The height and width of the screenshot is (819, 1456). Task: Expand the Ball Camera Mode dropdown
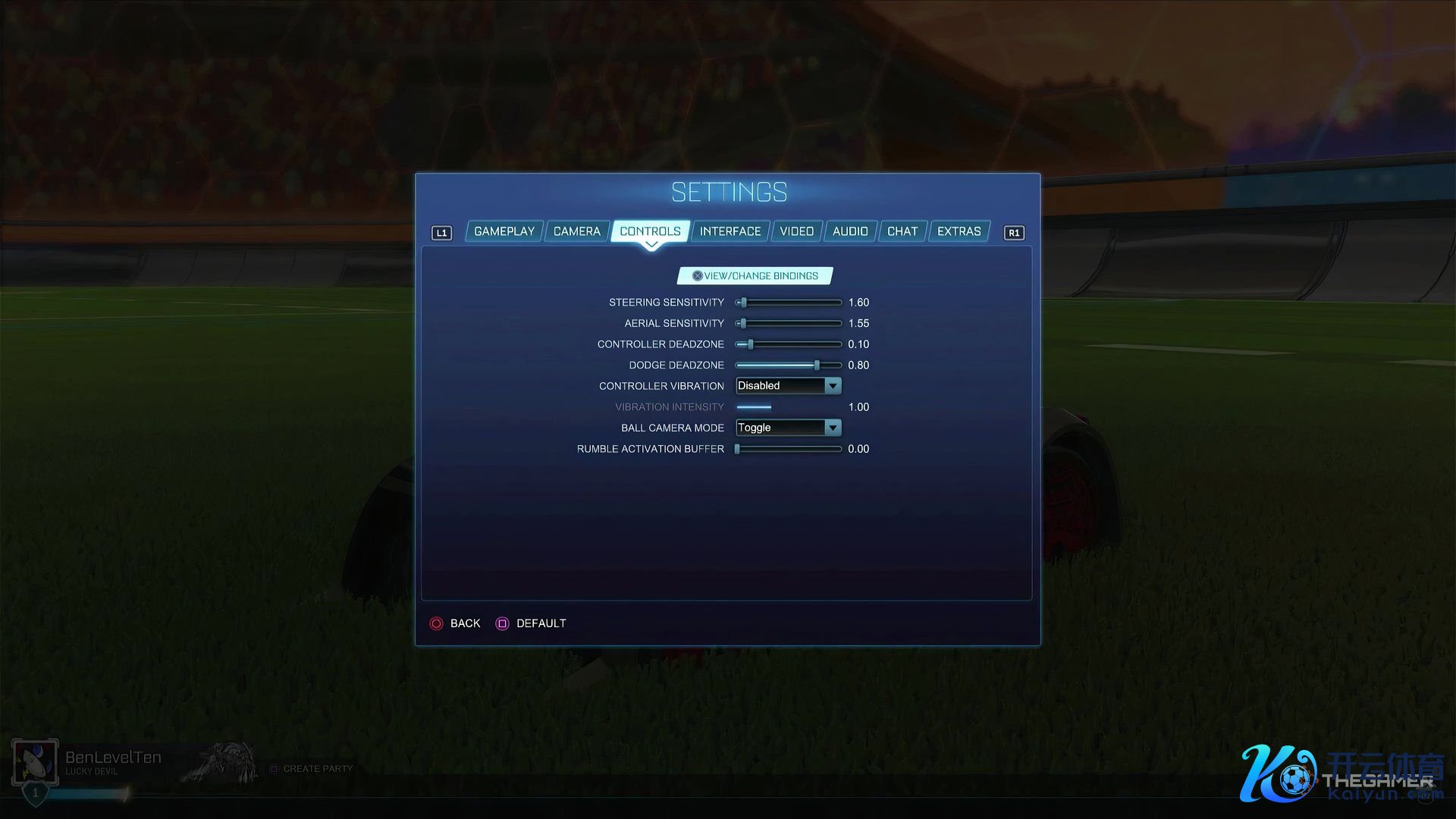click(x=789, y=428)
